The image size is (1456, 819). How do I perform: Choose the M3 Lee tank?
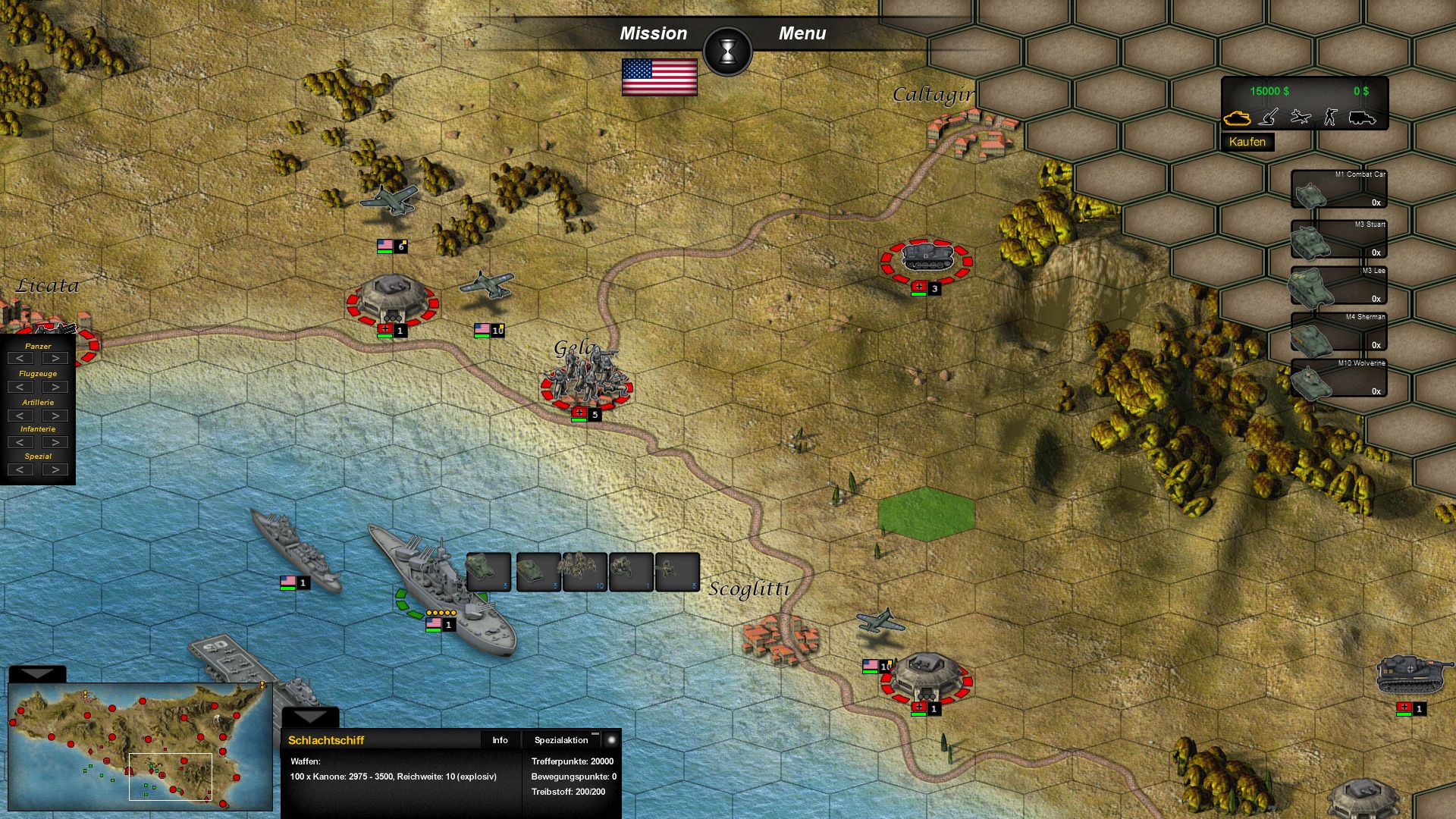(x=1338, y=285)
